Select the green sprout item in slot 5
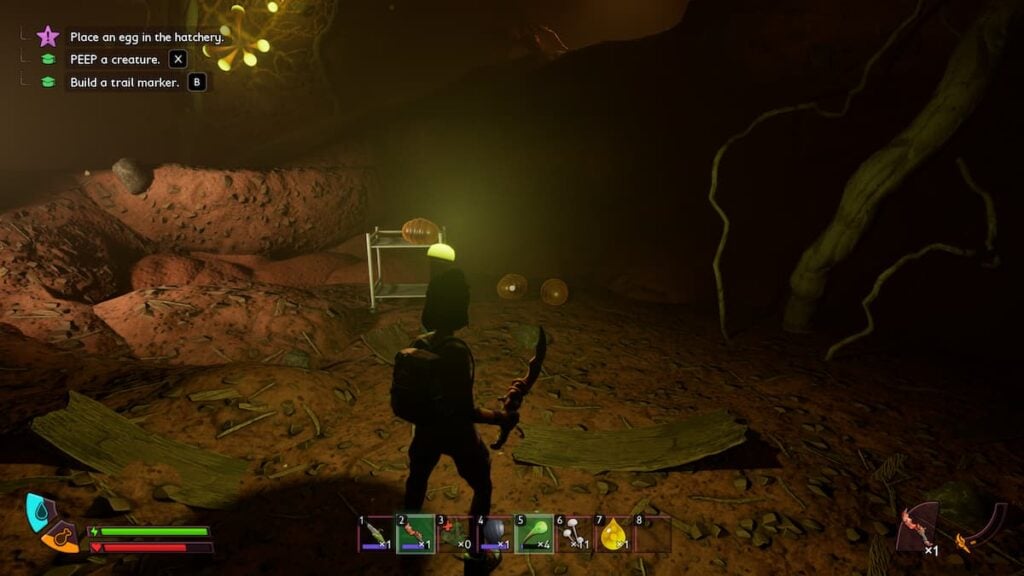Screen dimensions: 1024x576 pos(534,533)
